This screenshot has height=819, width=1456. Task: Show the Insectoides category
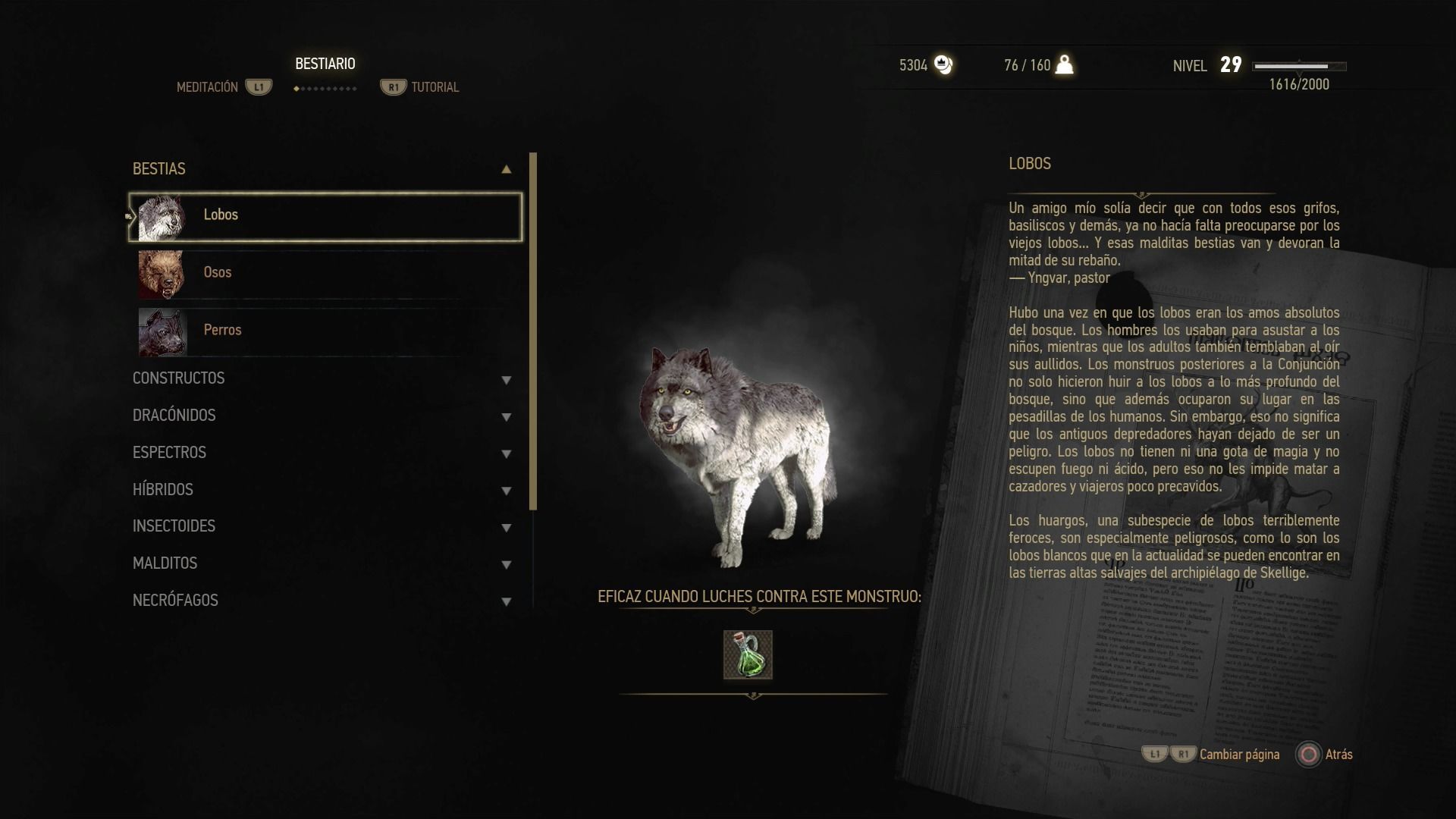(322, 526)
